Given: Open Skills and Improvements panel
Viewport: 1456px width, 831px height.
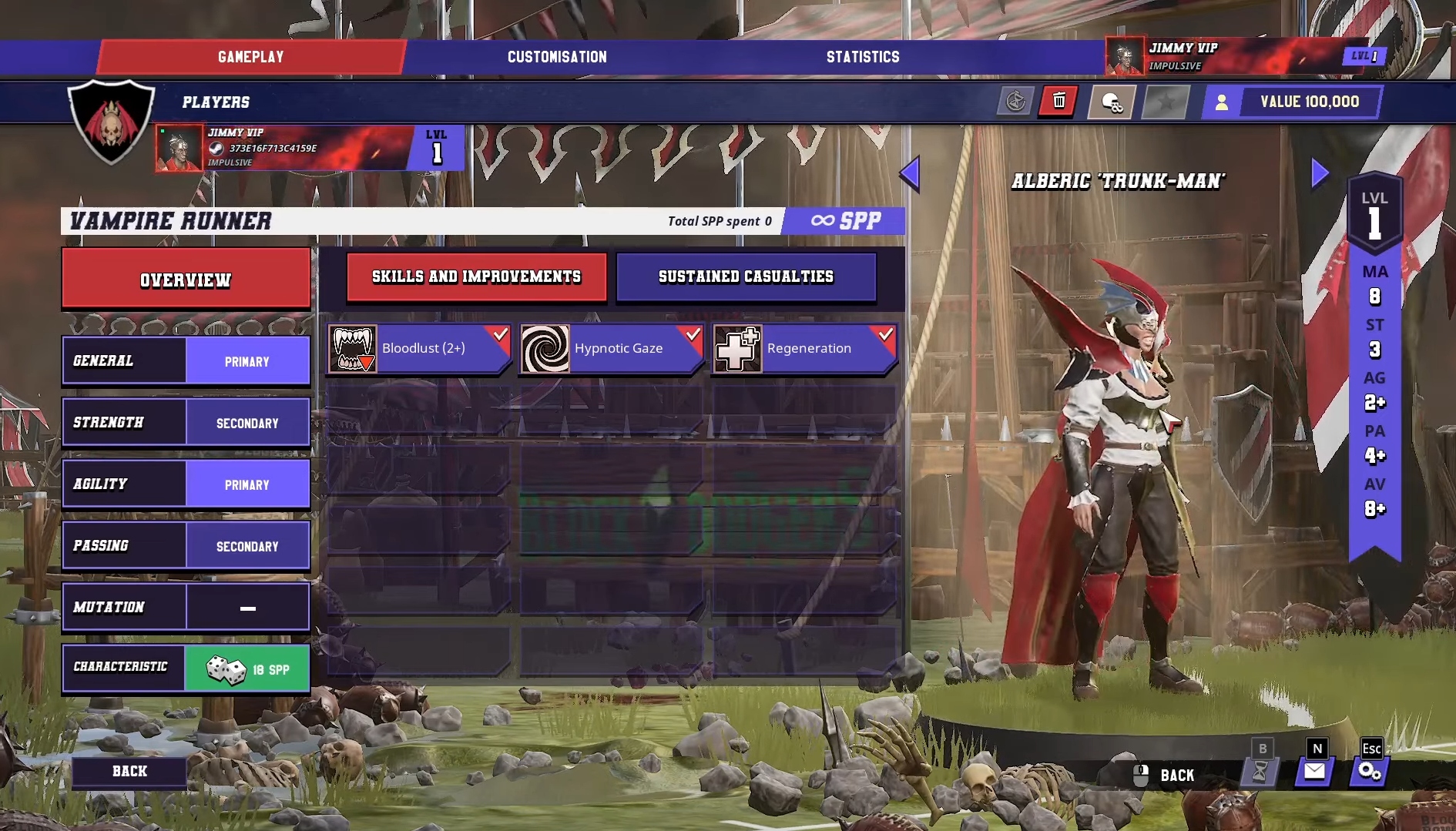Looking at the screenshot, I should 476,276.
